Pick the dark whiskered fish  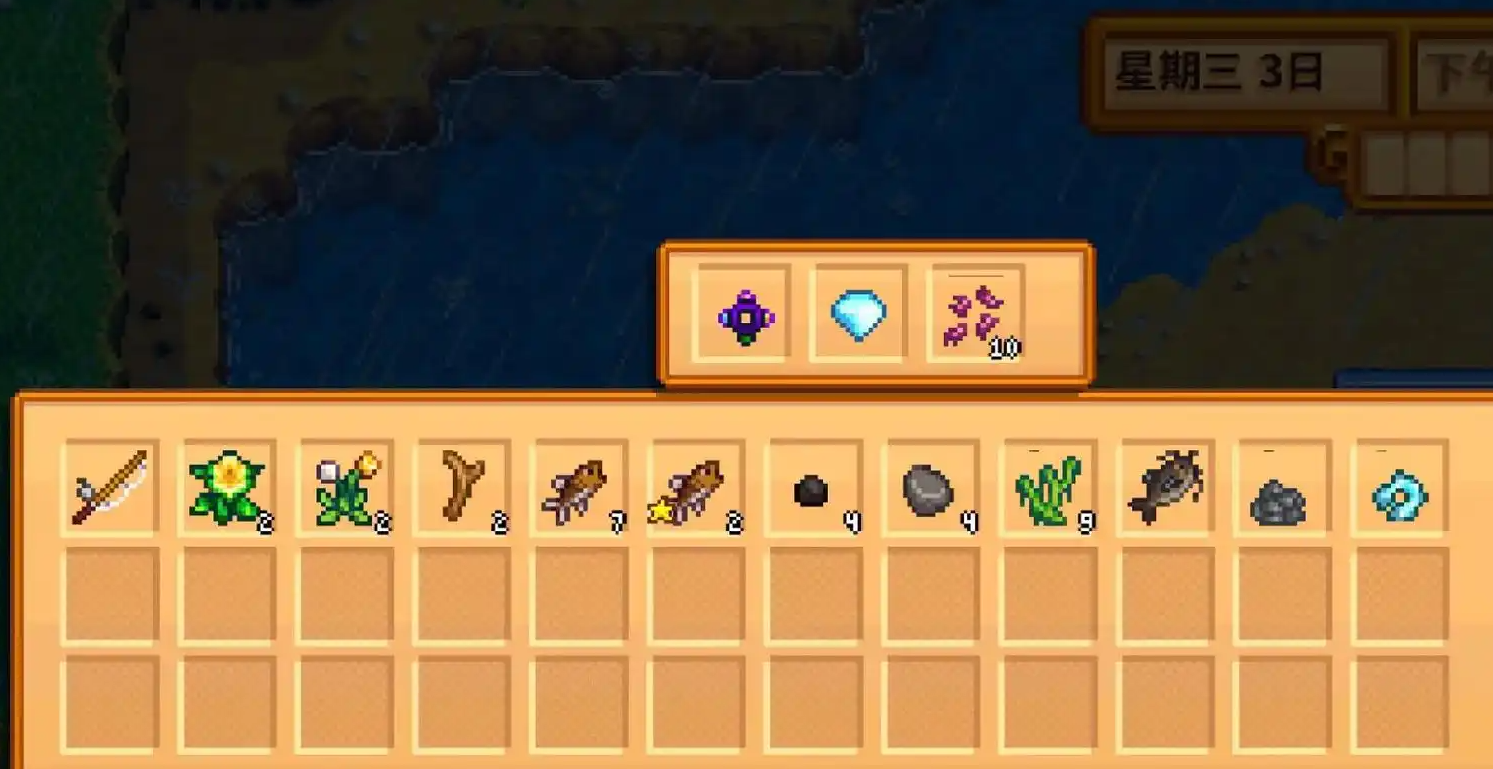pos(1166,487)
